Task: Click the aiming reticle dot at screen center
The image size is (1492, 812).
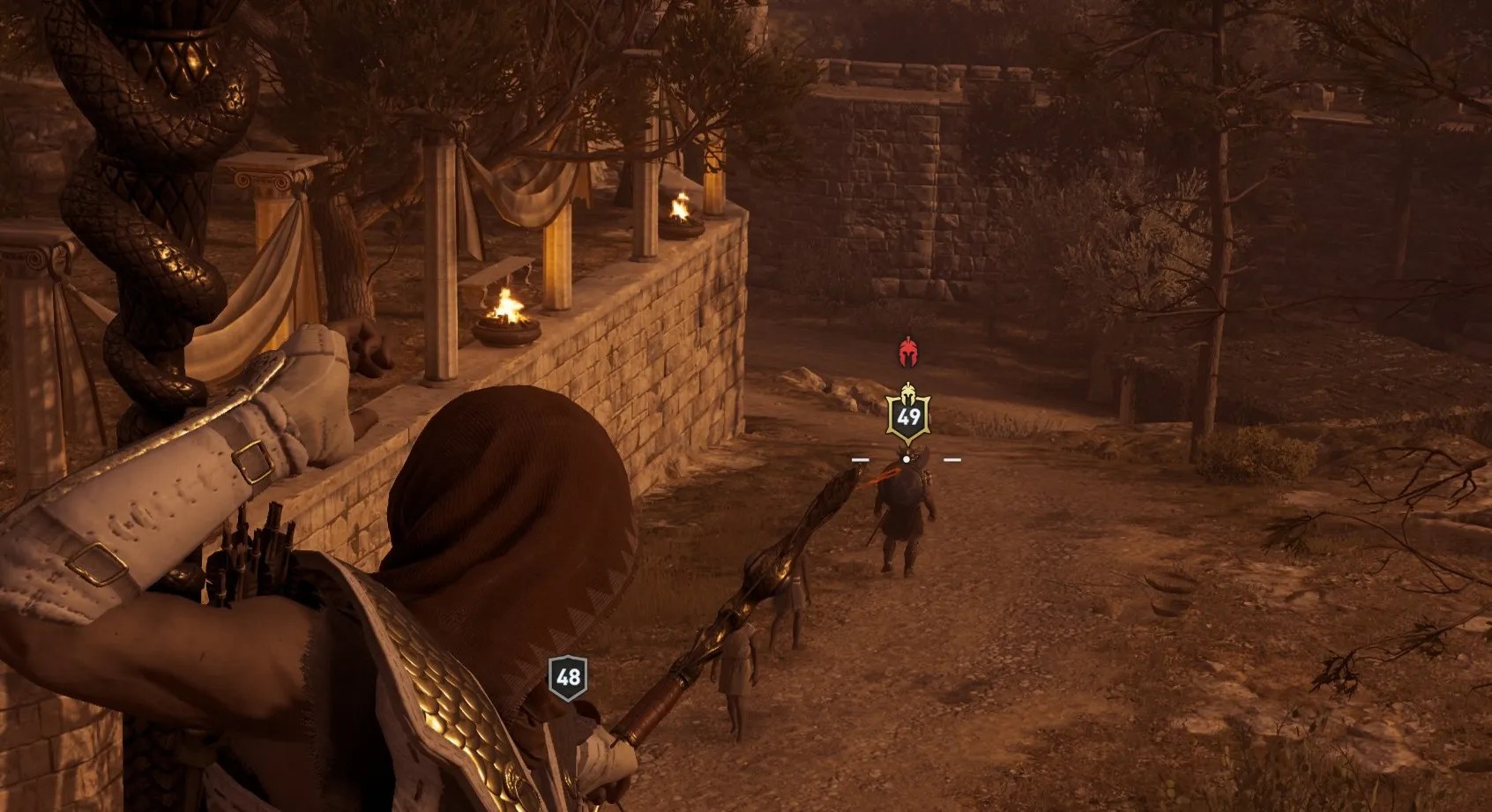Action: click(x=906, y=458)
